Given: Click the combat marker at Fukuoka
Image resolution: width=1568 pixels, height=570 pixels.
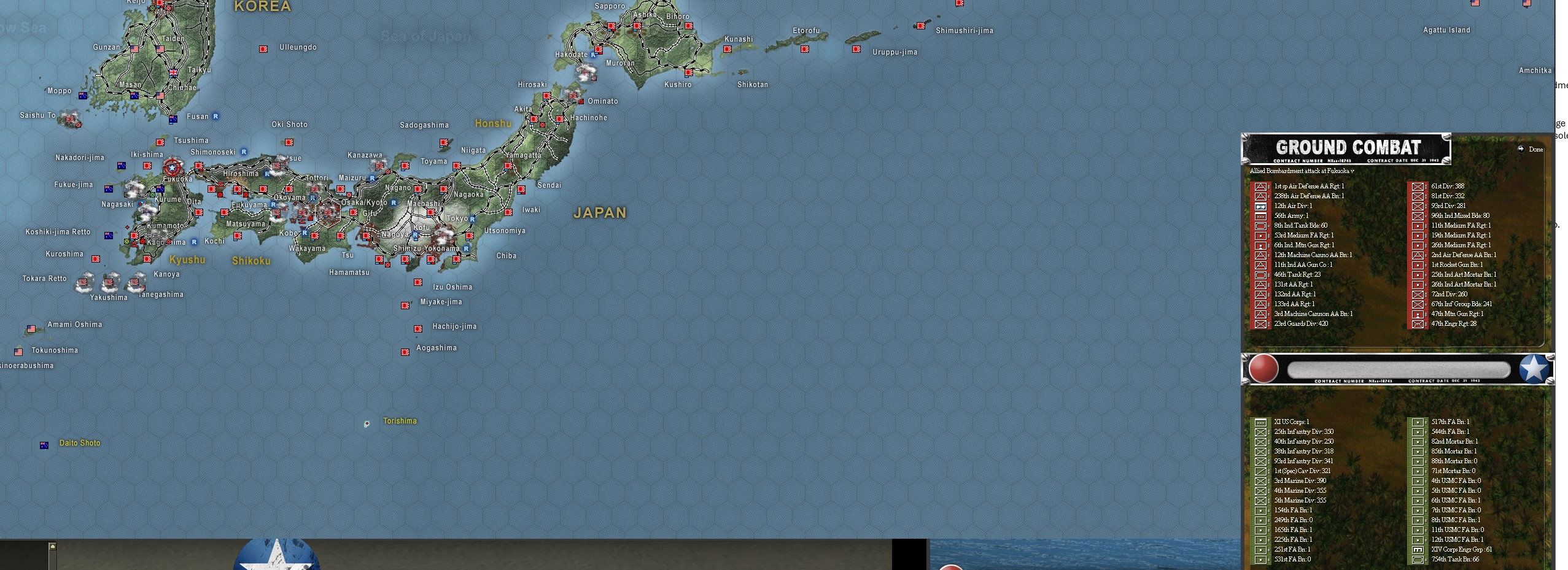Looking at the screenshot, I should [x=171, y=166].
